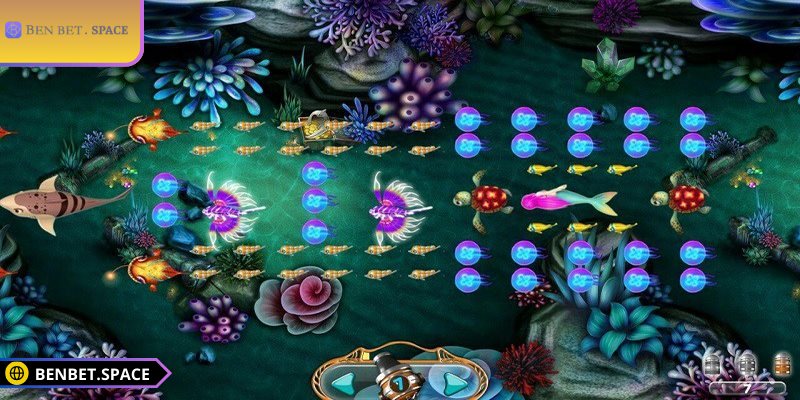Decrease cannon bet with the left arrow
Image resolution: width=800 pixels, height=400 pixels.
coord(344,382)
